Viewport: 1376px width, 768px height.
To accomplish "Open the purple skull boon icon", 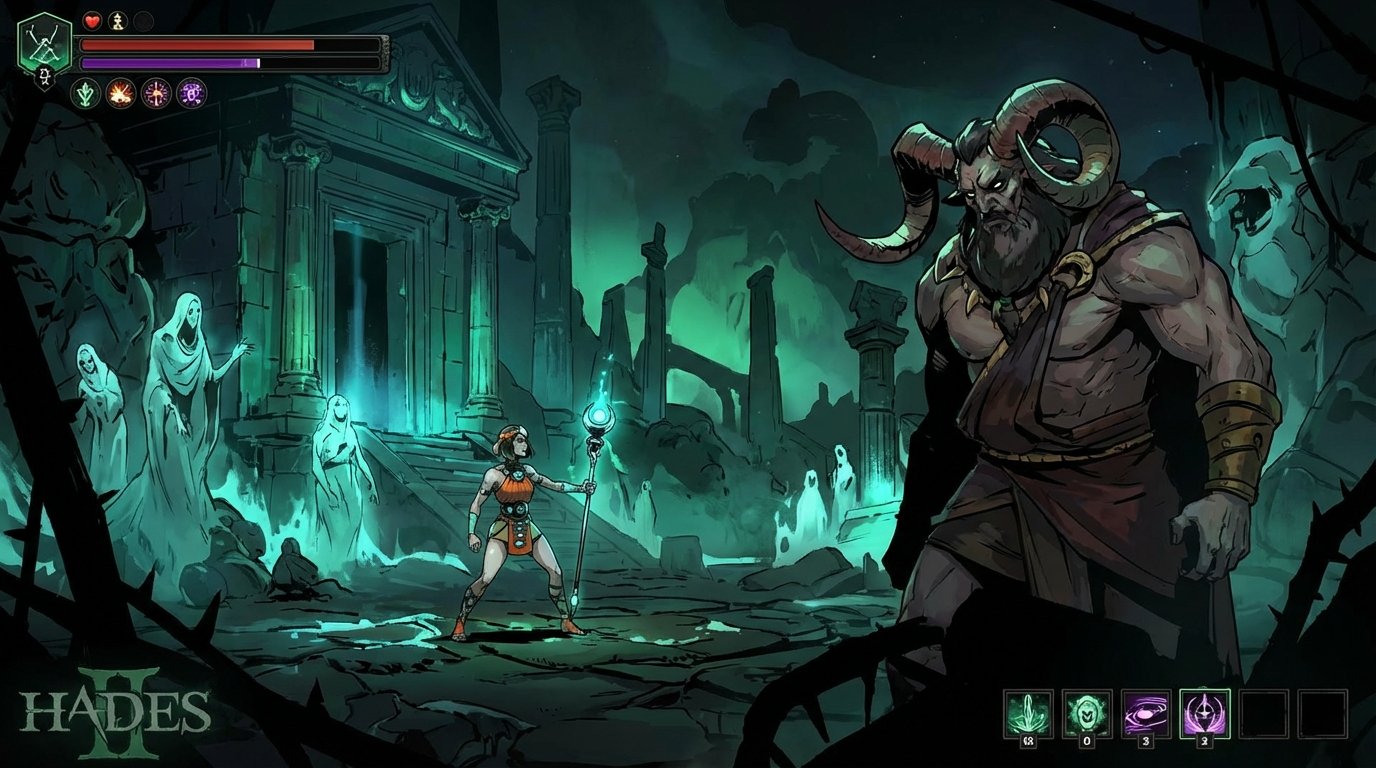I will 190,93.
